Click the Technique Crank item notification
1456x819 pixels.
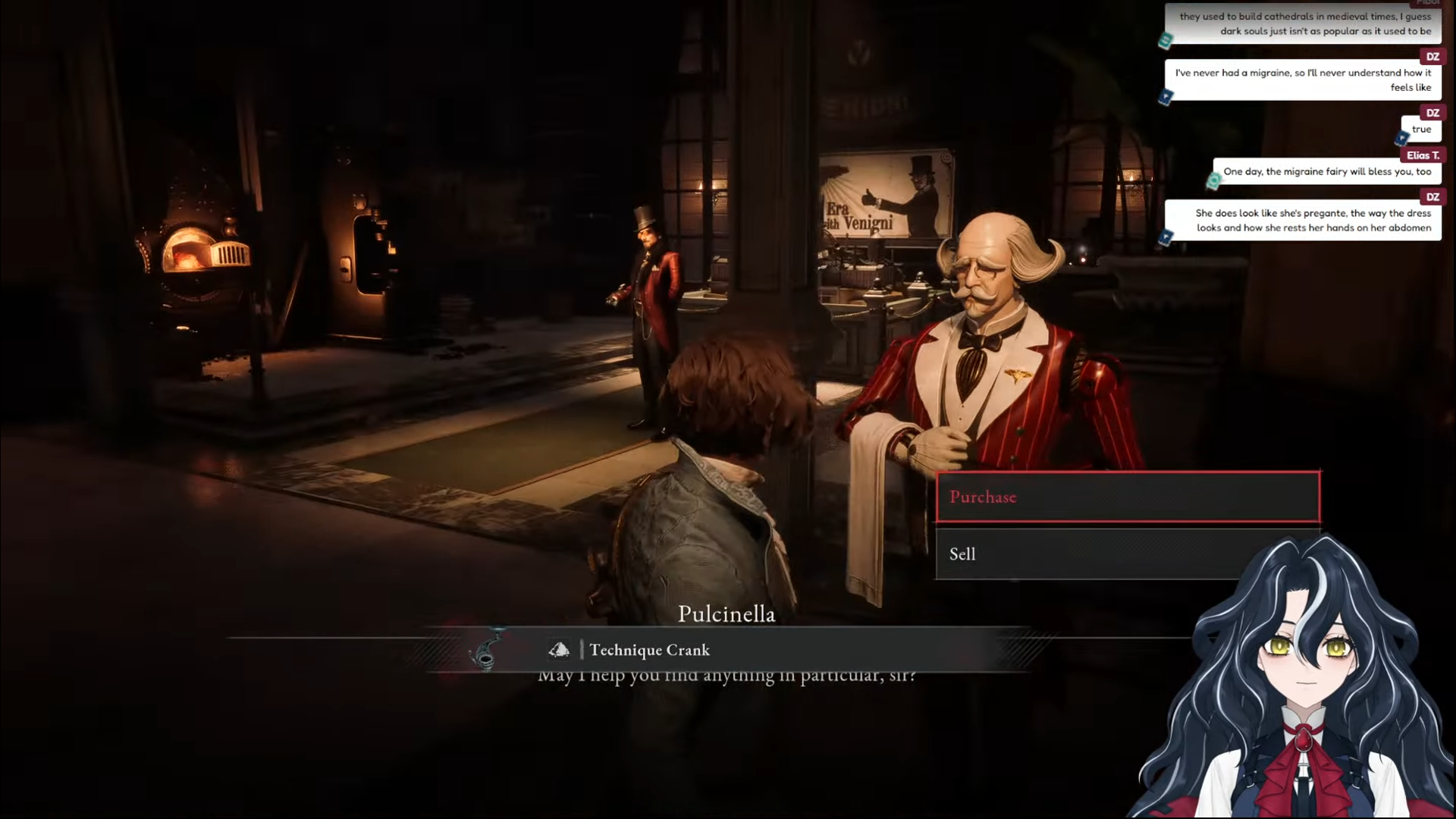pos(649,650)
